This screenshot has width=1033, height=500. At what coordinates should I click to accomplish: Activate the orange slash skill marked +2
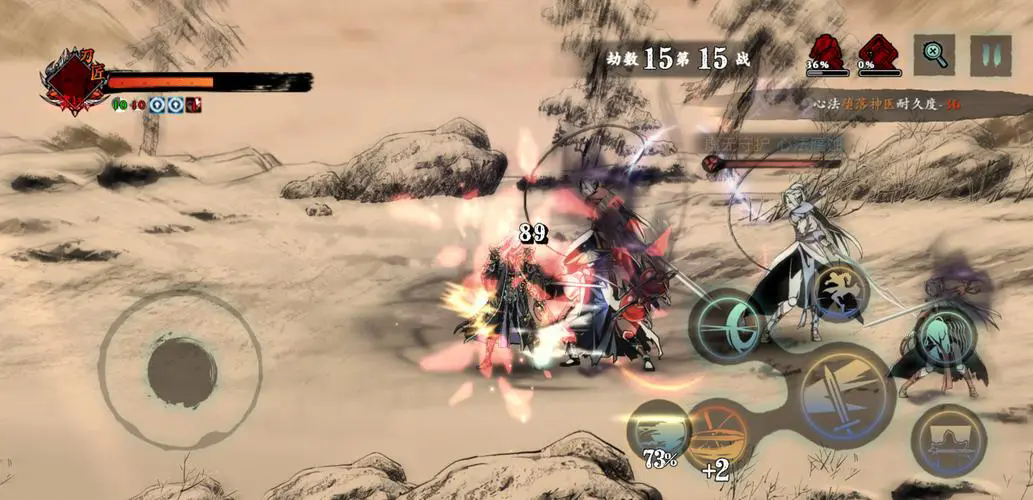click(x=716, y=437)
